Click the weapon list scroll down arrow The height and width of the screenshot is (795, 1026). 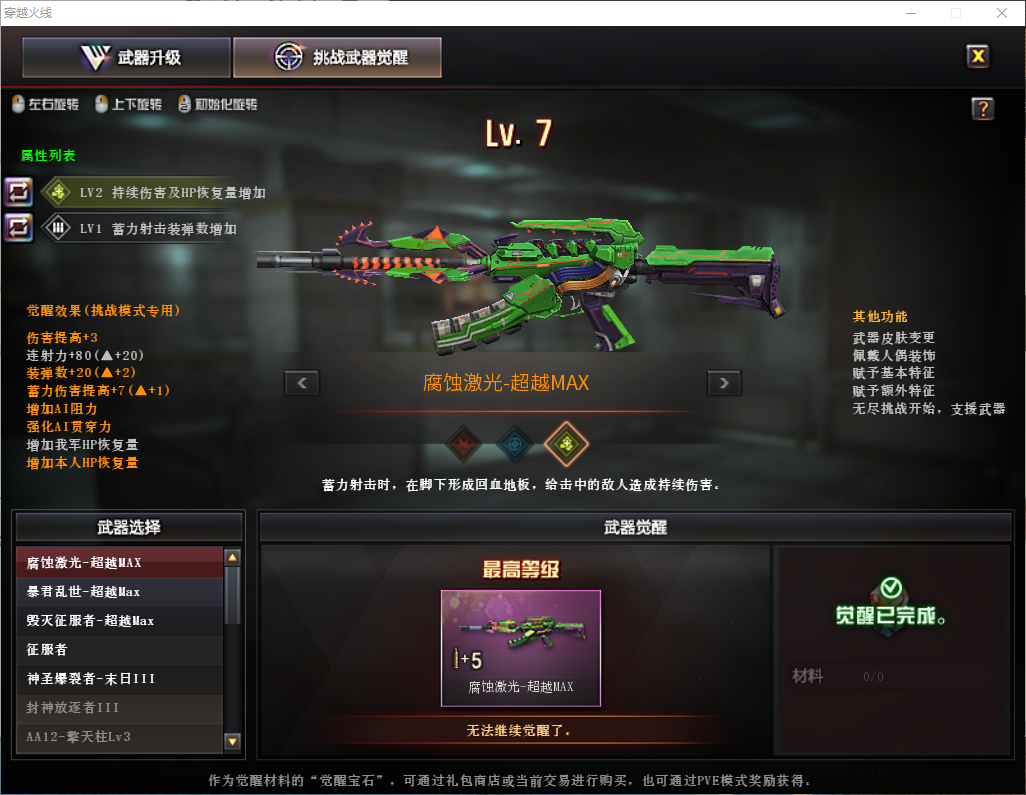(233, 741)
